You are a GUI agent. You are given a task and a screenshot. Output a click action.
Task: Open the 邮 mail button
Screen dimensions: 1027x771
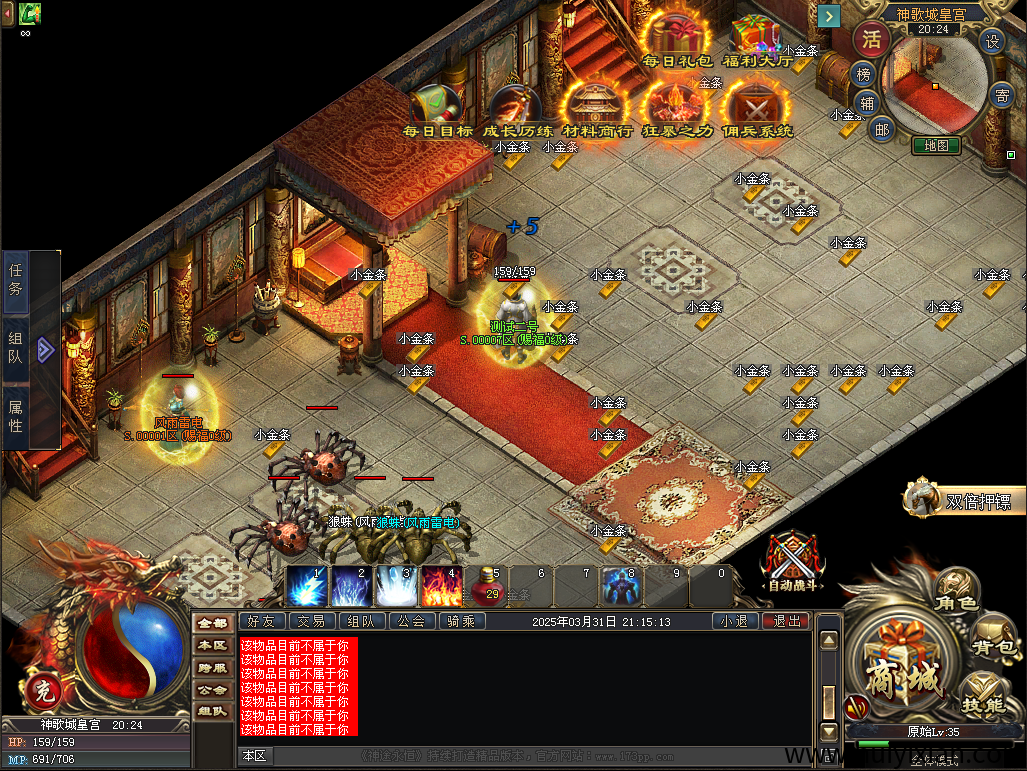click(881, 128)
